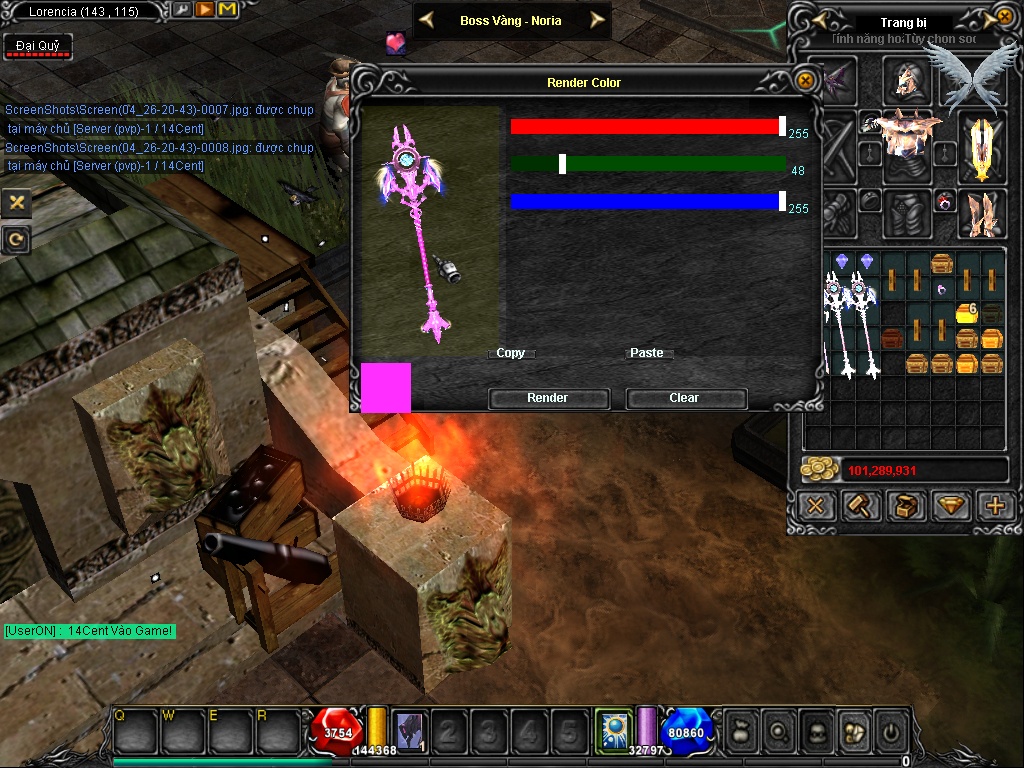
Task: Click the Render button
Action: [548, 398]
